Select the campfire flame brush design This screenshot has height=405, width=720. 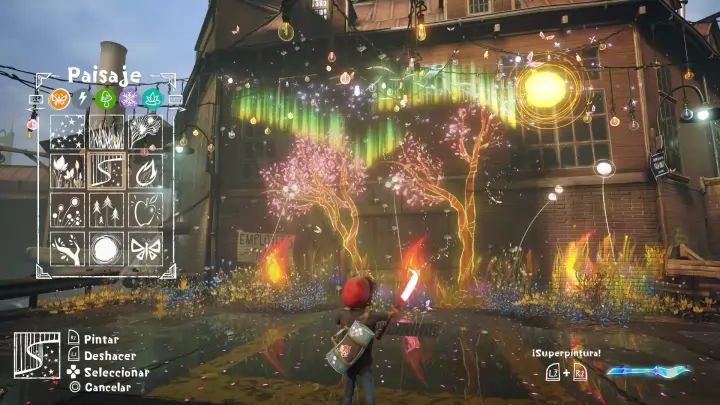click(145, 171)
